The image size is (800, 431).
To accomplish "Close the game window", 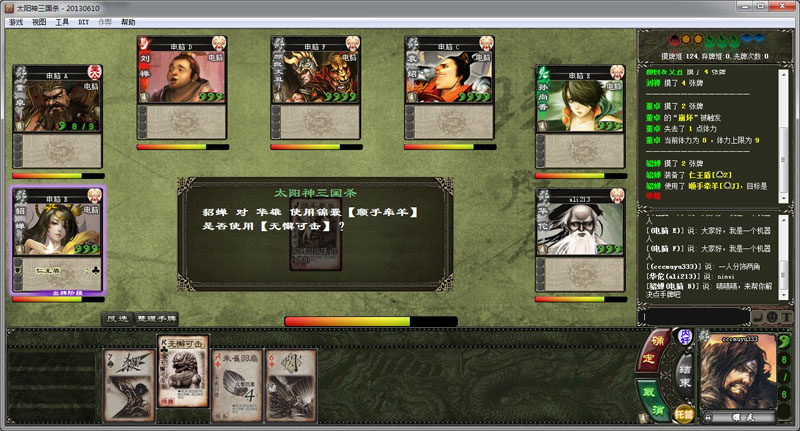I will click(x=787, y=7).
